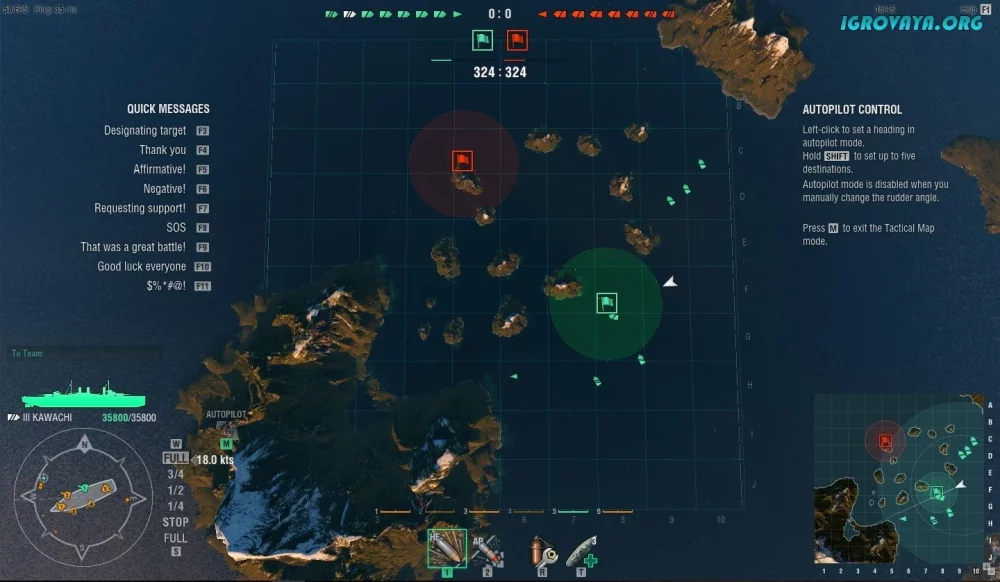
Task: Send 'Good luck everyone' quick message
Action: point(141,267)
